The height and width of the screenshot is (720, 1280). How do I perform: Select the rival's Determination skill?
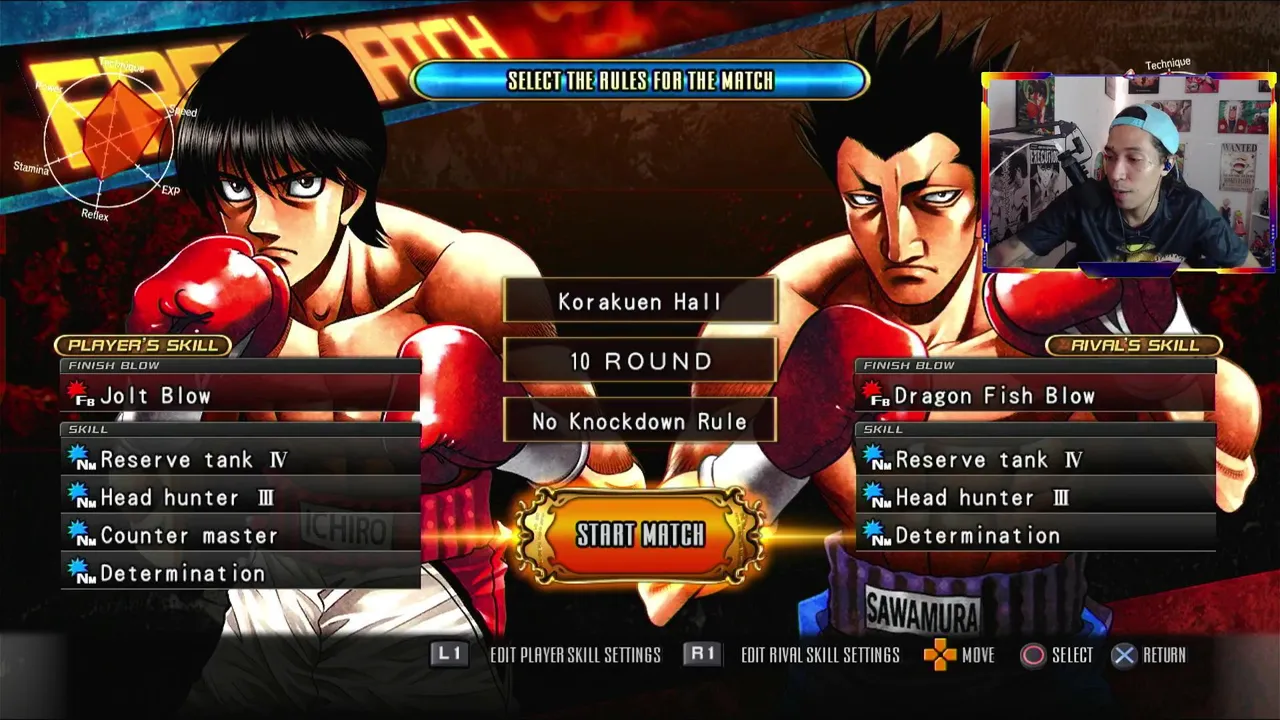1035,536
